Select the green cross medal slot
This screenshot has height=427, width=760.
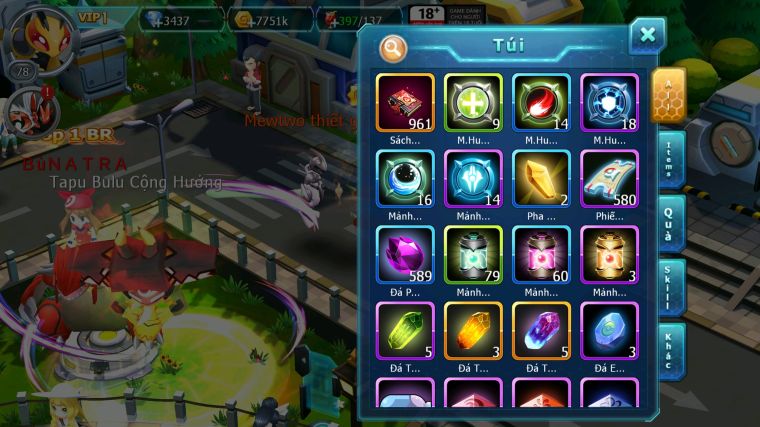pyautogui.click(x=473, y=102)
